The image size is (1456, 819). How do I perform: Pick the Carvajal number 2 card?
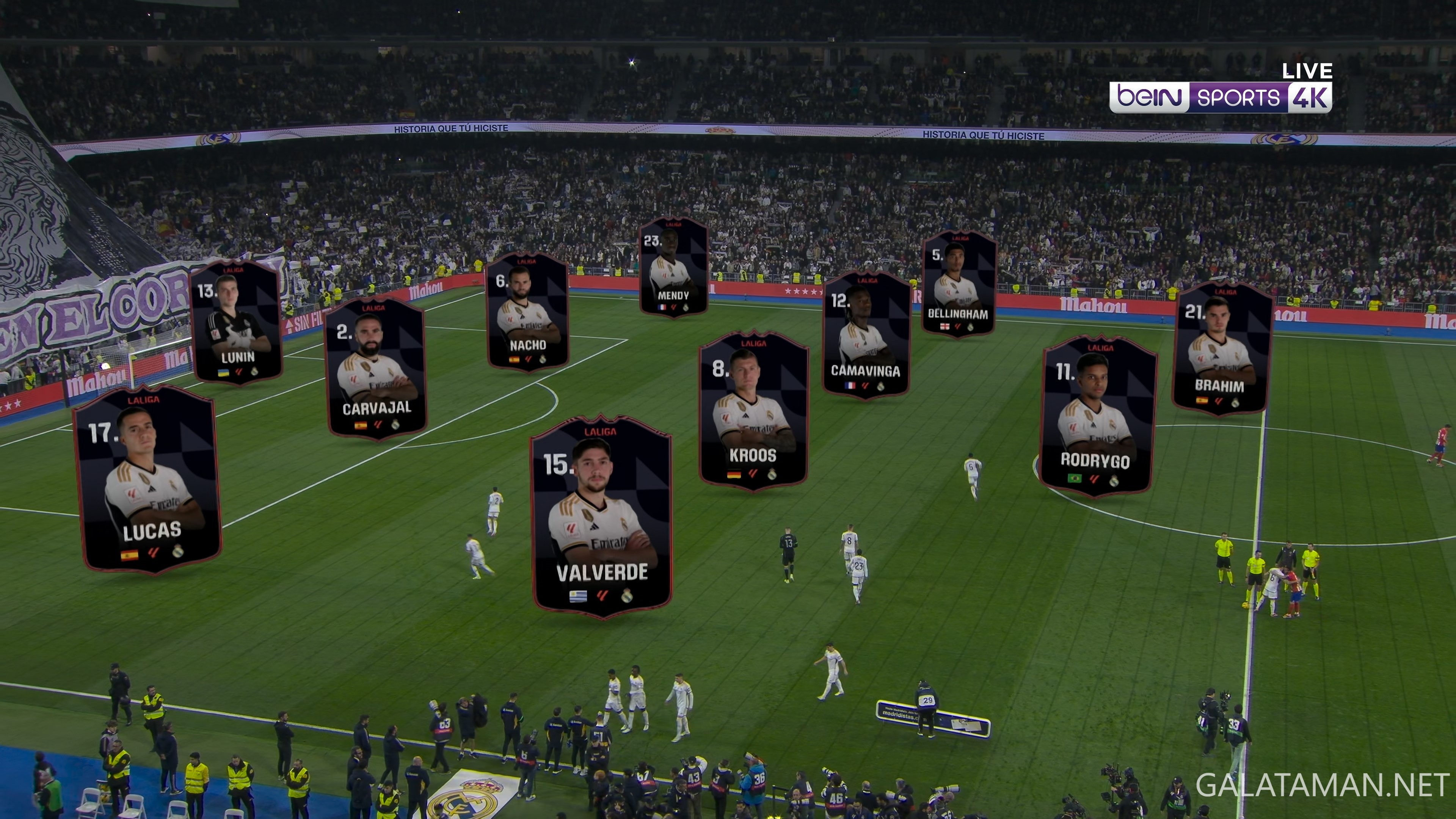tap(376, 368)
